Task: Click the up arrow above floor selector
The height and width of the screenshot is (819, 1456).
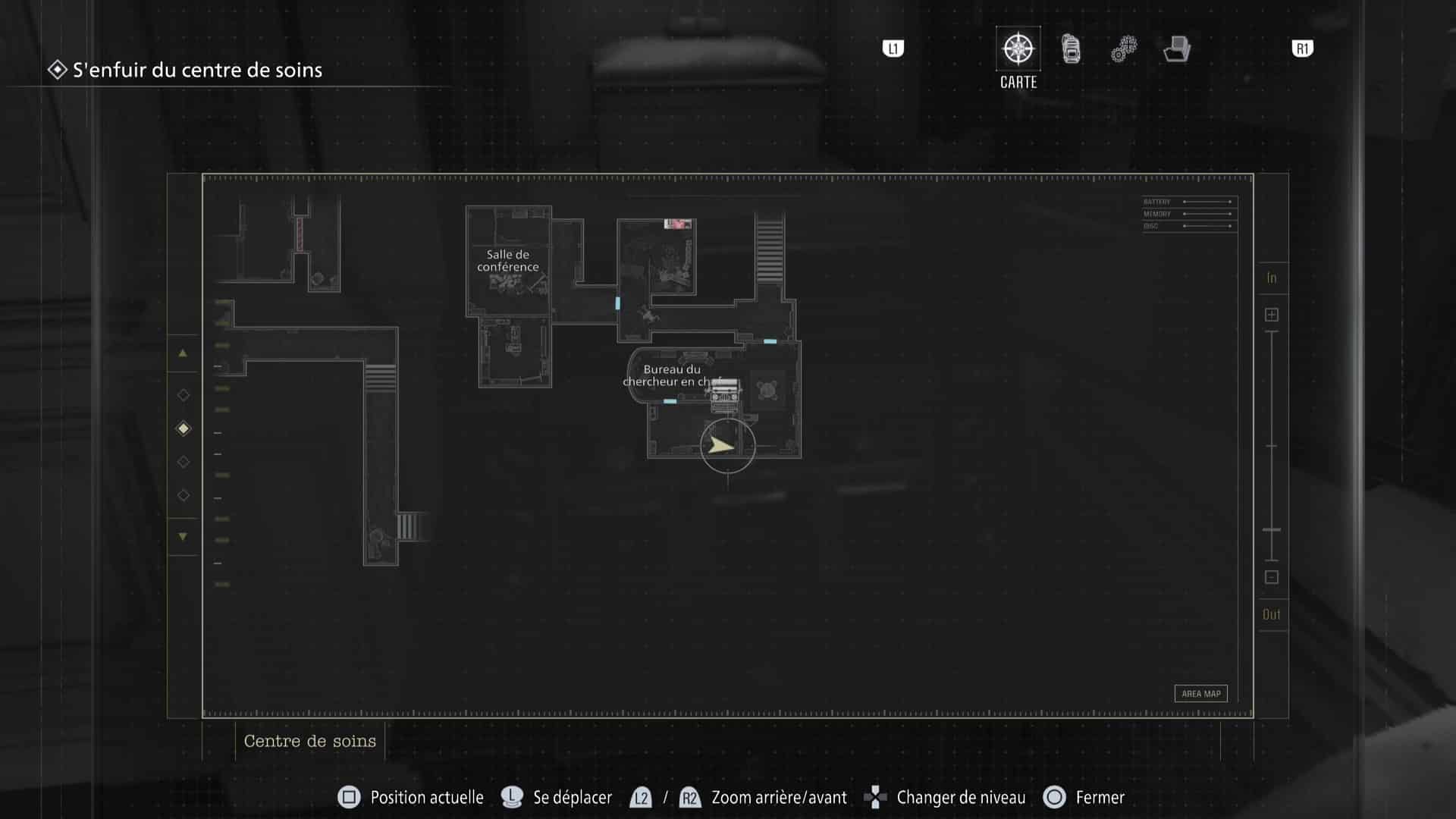Action: click(183, 353)
